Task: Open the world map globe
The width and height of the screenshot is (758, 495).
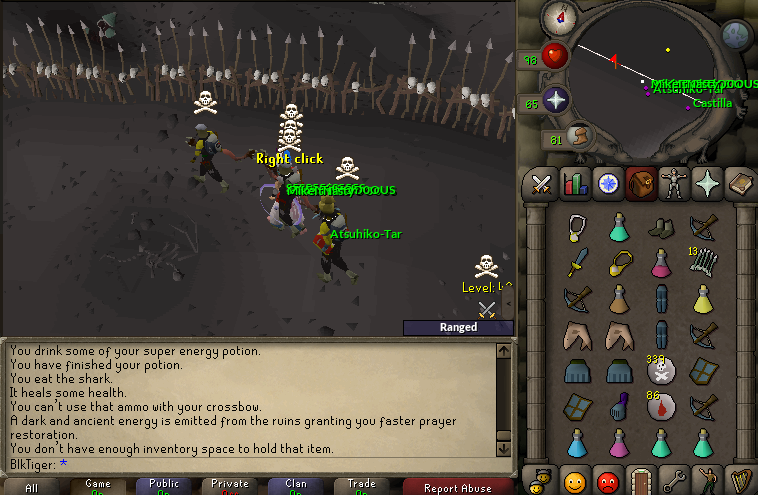Action: coord(737,37)
